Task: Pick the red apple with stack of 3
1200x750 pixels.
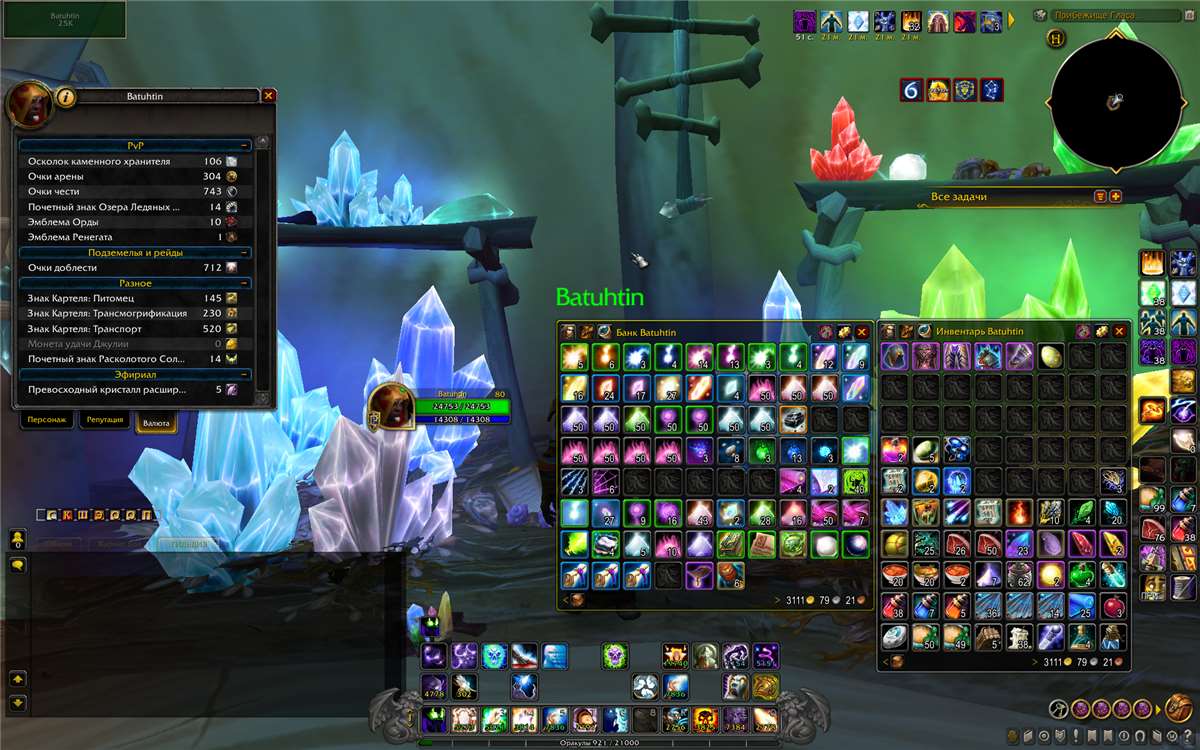Action: [x=1113, y=606]
